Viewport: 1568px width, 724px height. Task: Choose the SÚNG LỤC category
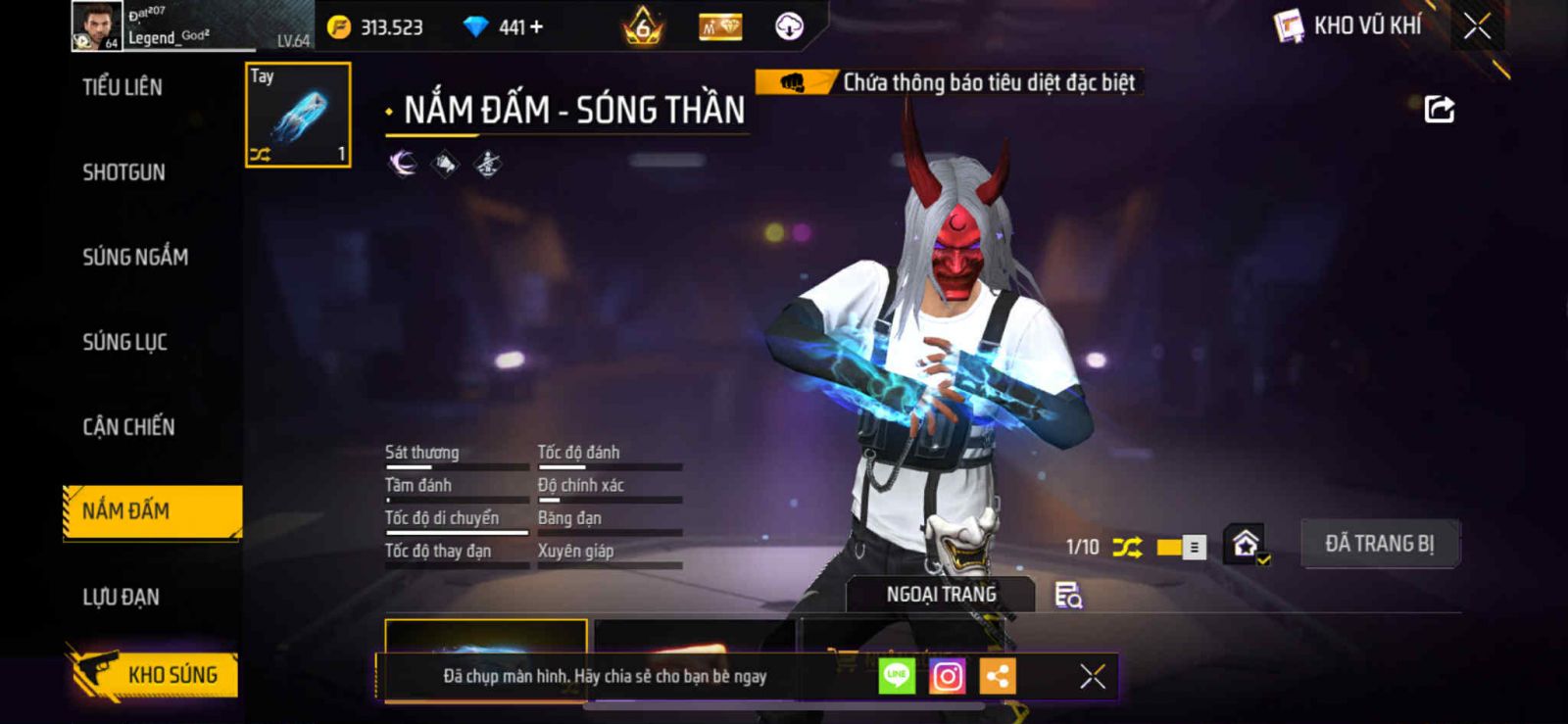(124, 342)
